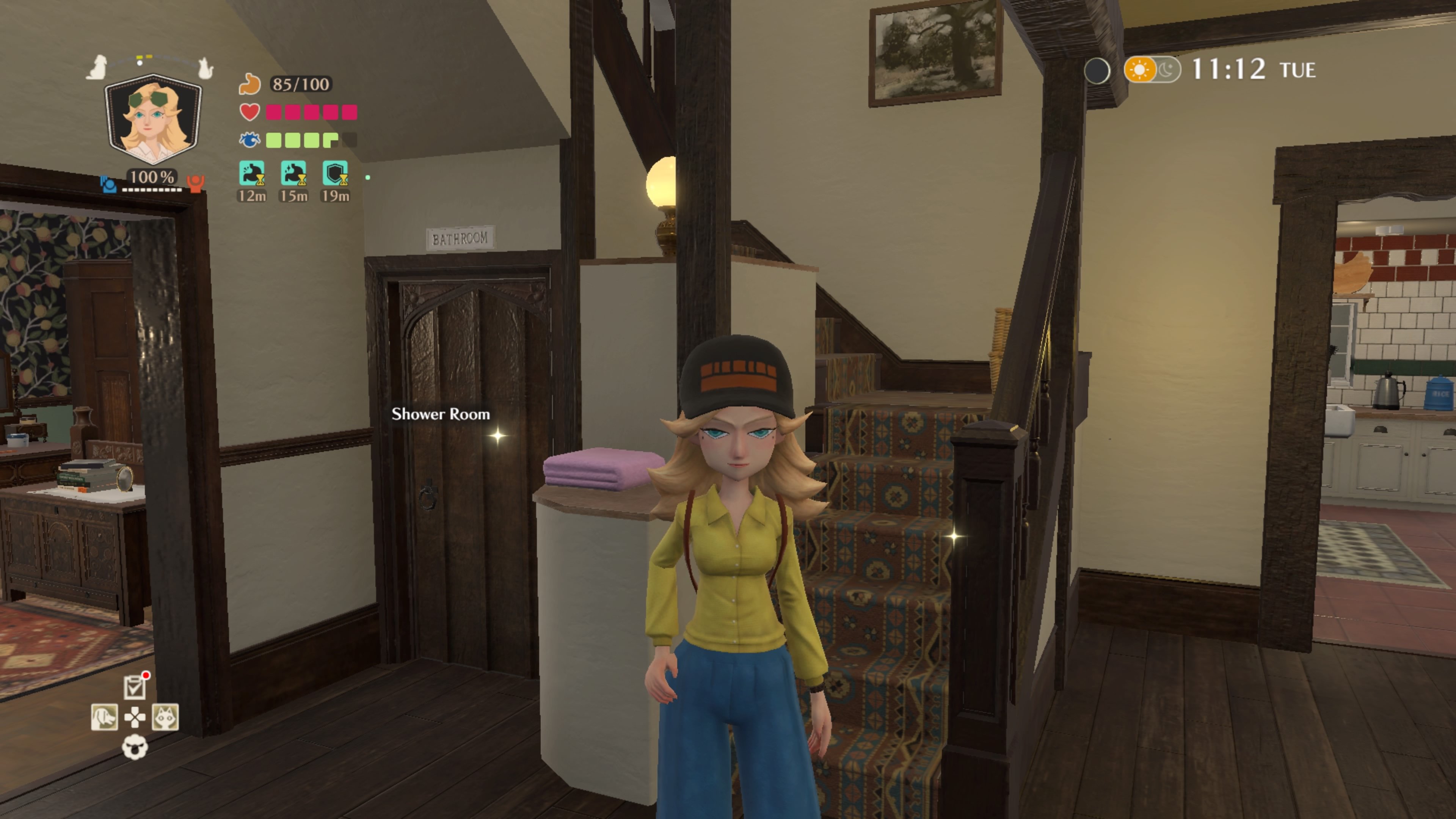The height and width of the screenshot is (819, 1456).
Task: Open the checklist with red notification dot
Action: (135, 687)
